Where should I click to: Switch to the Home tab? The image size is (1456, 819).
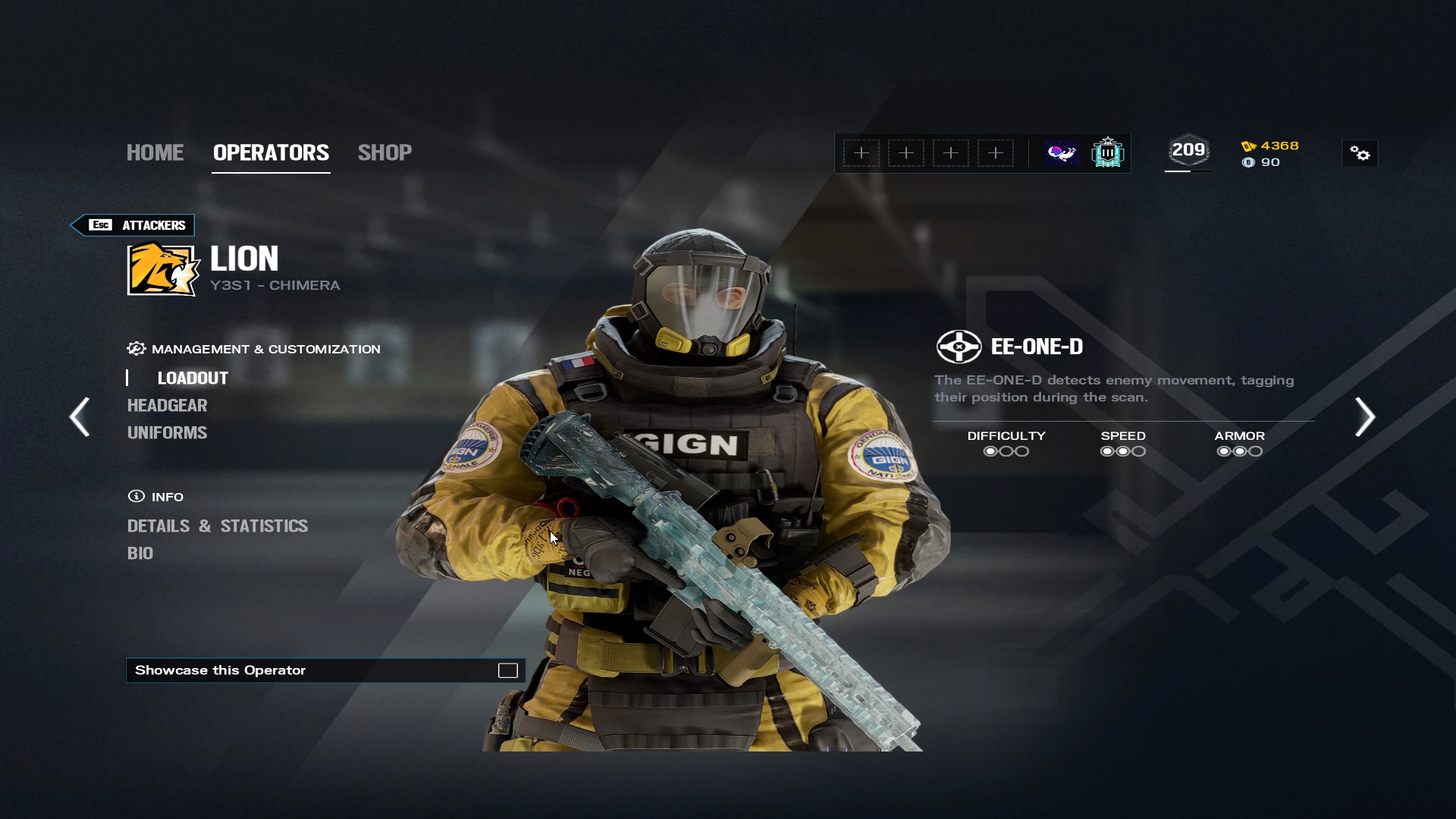click(x=155, y=152)
